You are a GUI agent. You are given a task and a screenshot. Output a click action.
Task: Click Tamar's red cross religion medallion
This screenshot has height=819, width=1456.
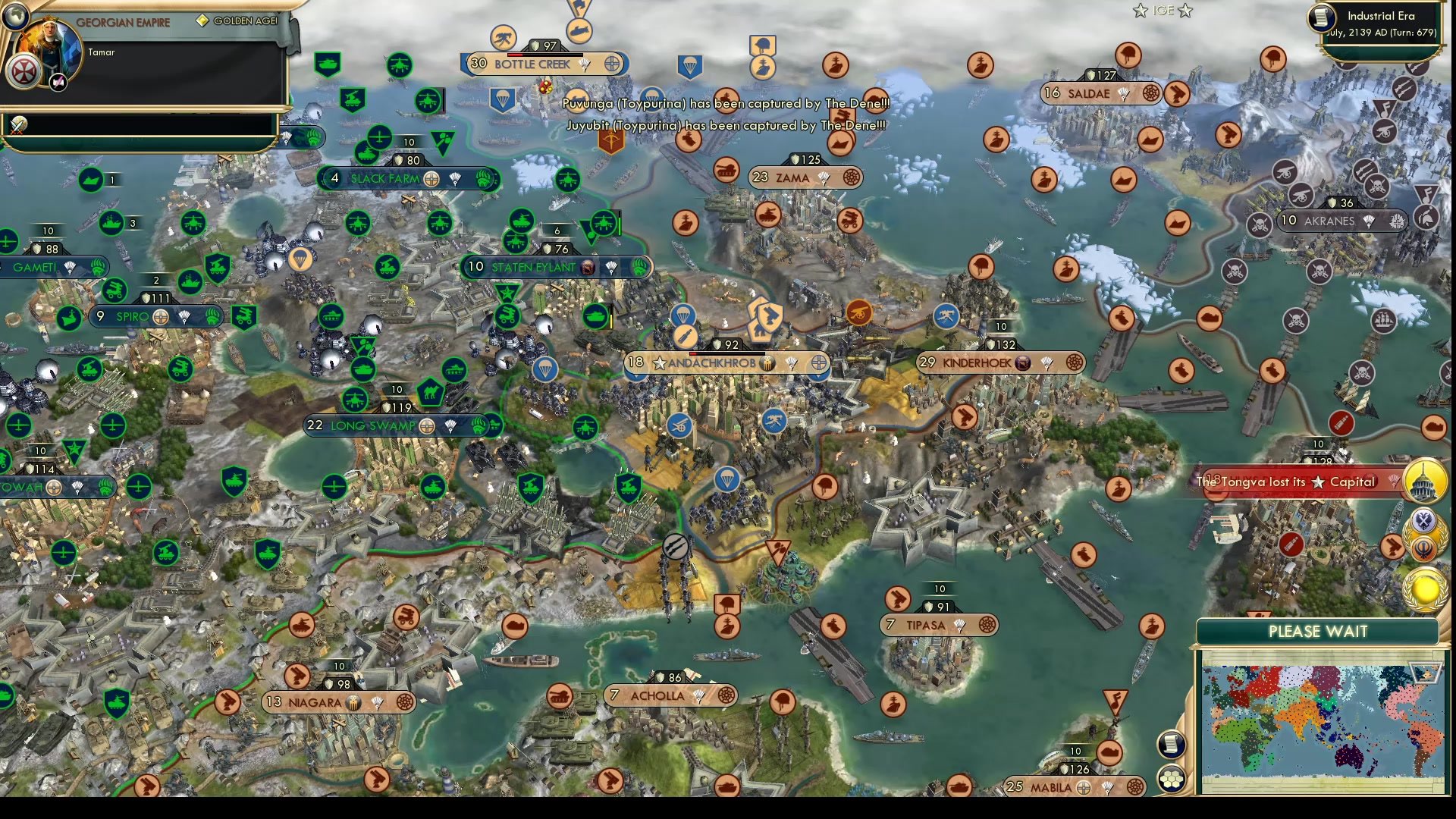[x=24, y=72]
